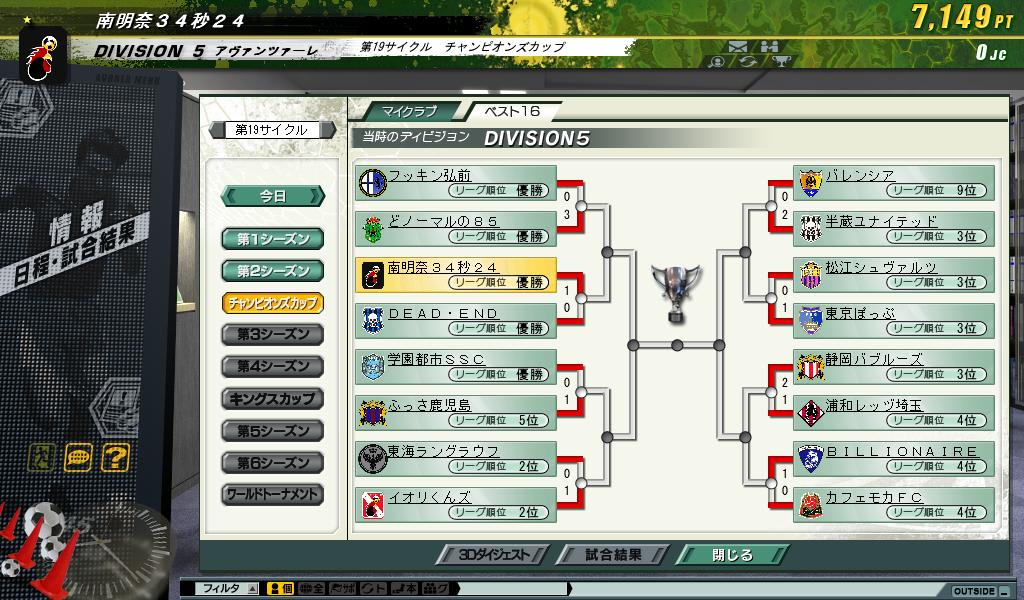Close the bracket with 閉じる
This screenshot has height=600, width=1024.
(x=731, y=555)
